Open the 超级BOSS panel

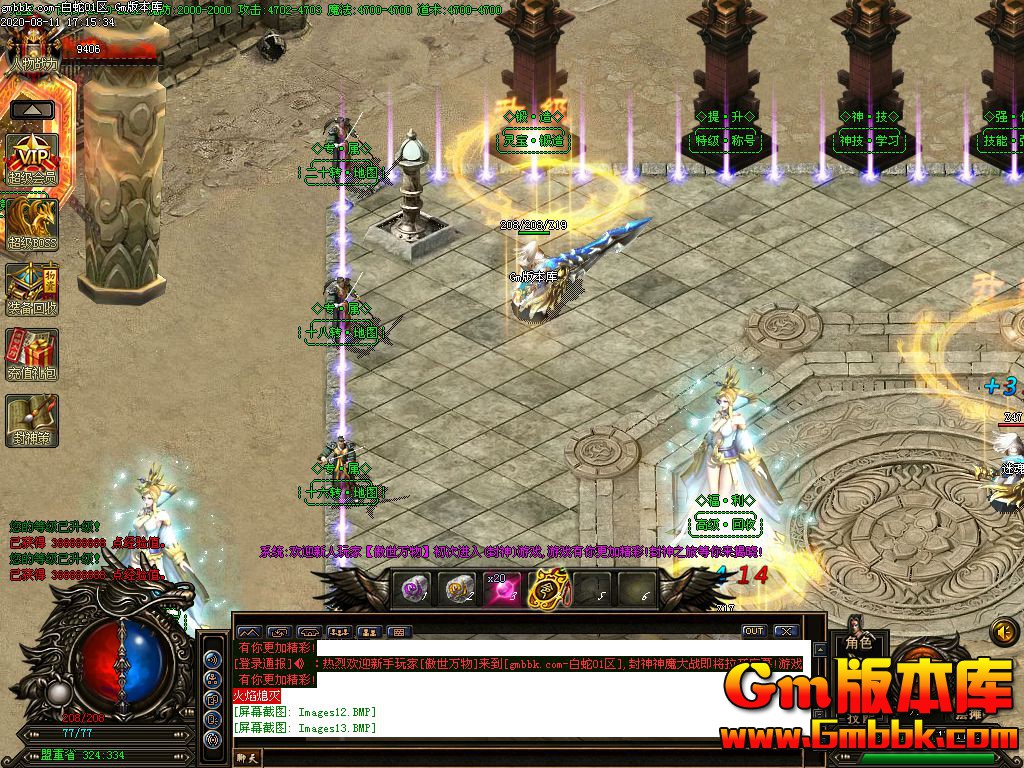(33, 224)
